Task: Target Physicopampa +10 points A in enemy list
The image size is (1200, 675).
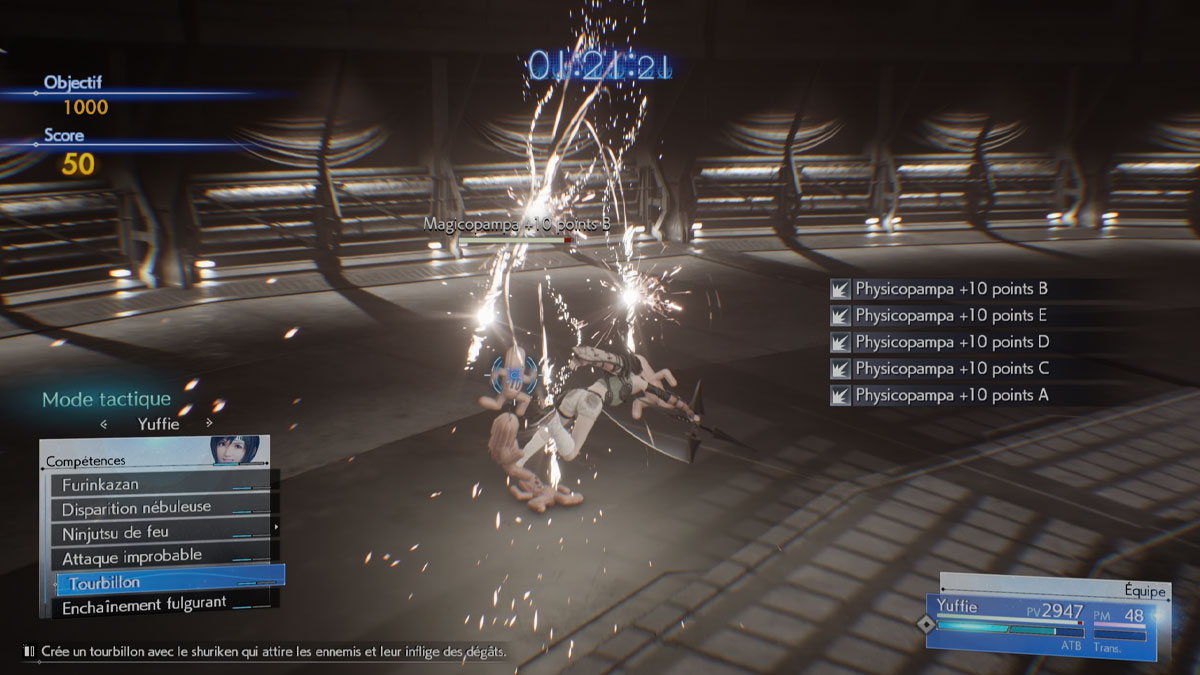Action: pyautogui.click(x=950, y=395)
